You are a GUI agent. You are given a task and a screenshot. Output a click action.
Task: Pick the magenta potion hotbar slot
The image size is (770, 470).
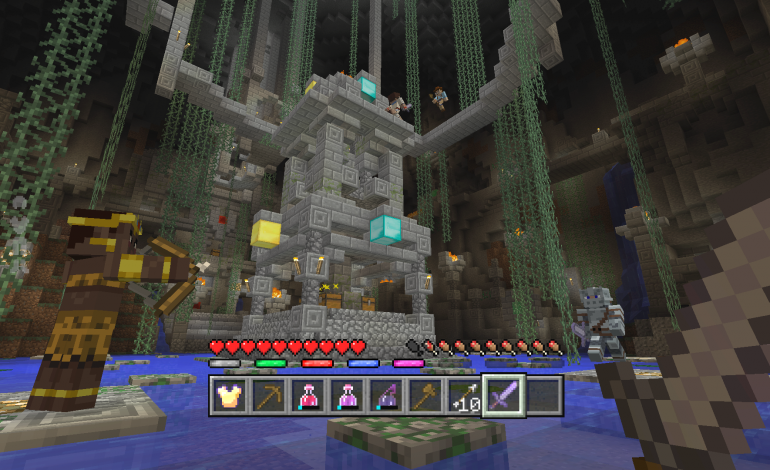(x=346, y=396)
